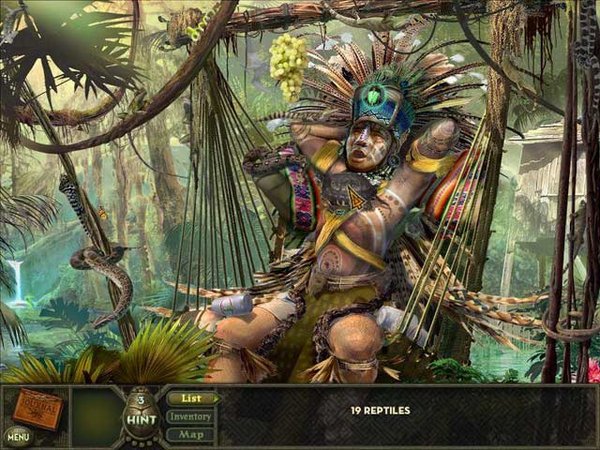This screenshot has height=450, width=600.
Task: Open the game Menu
Action: pyautogui.click(x=16, y=436)
